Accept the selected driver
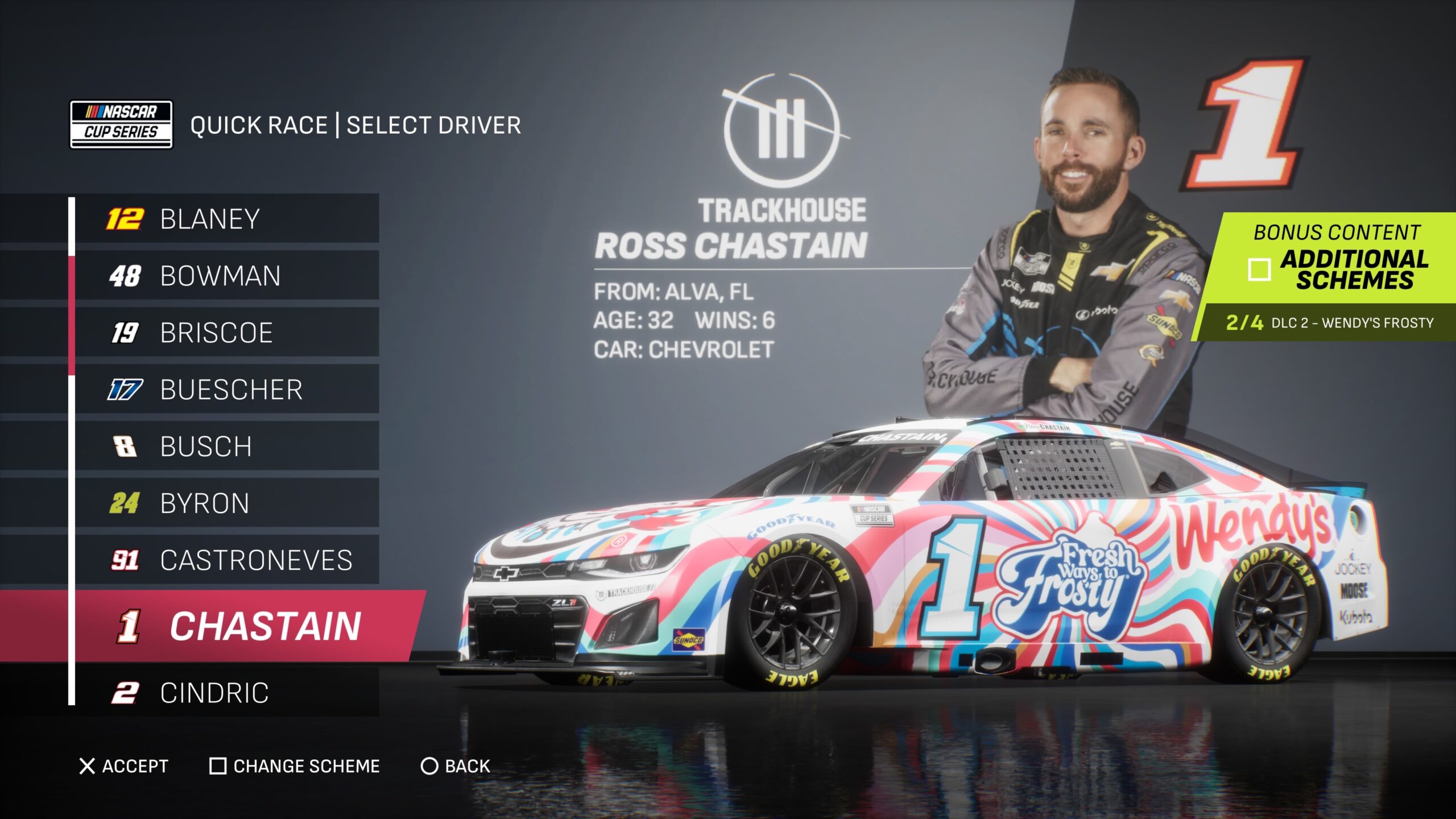This screenshot has width=1456, height=819. [x=124, y=766]
